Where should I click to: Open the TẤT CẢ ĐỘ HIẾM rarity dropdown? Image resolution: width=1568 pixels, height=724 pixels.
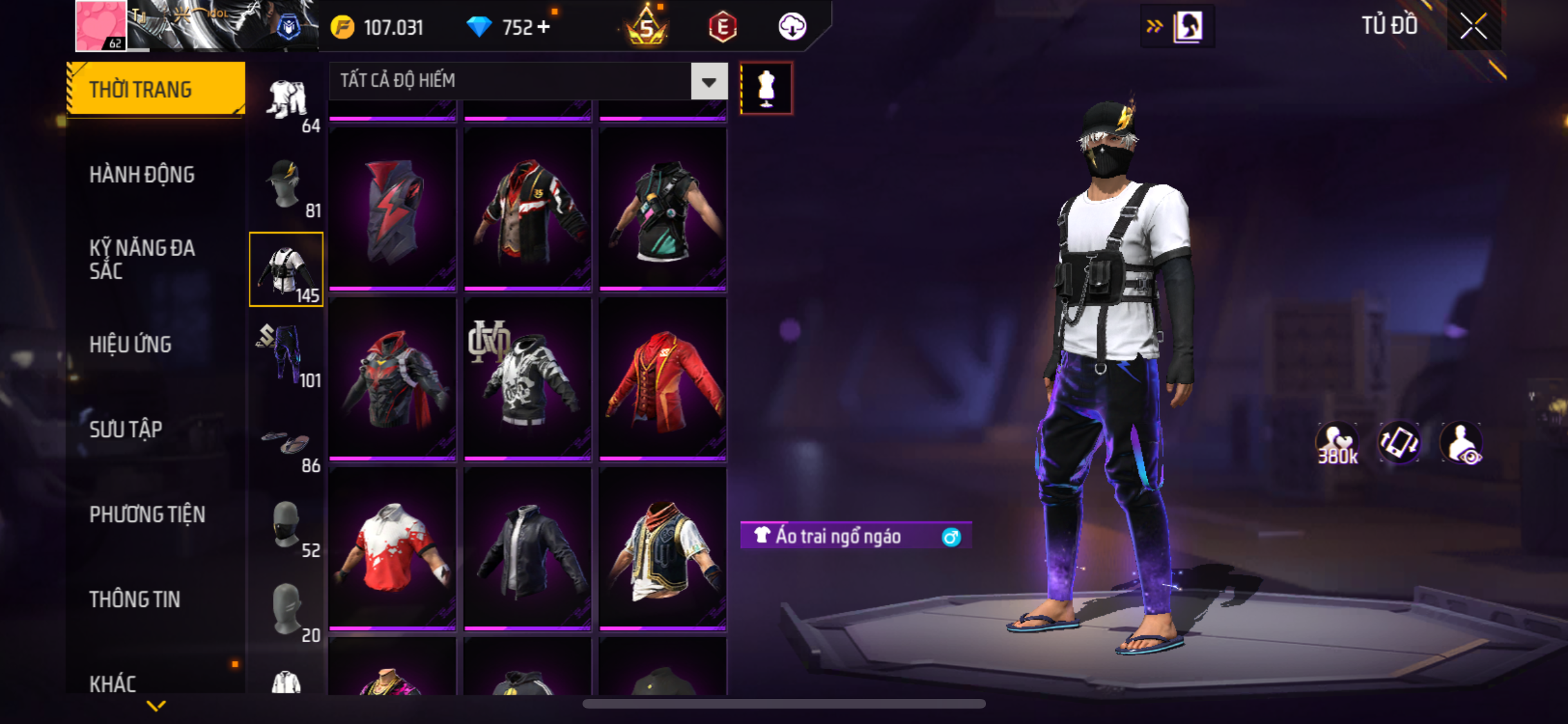click(709, 81)
